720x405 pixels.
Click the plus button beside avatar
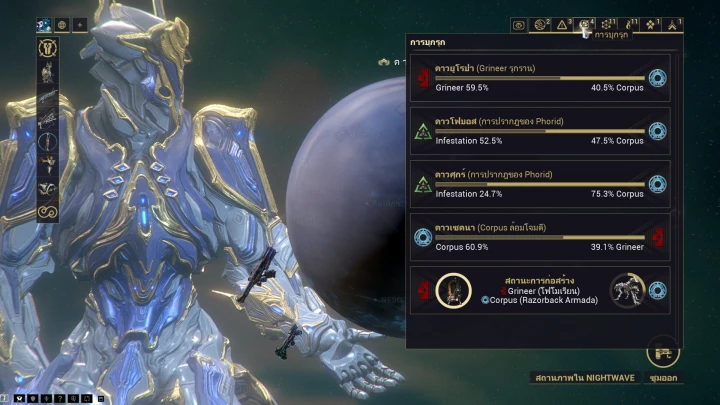pos(80,24)
